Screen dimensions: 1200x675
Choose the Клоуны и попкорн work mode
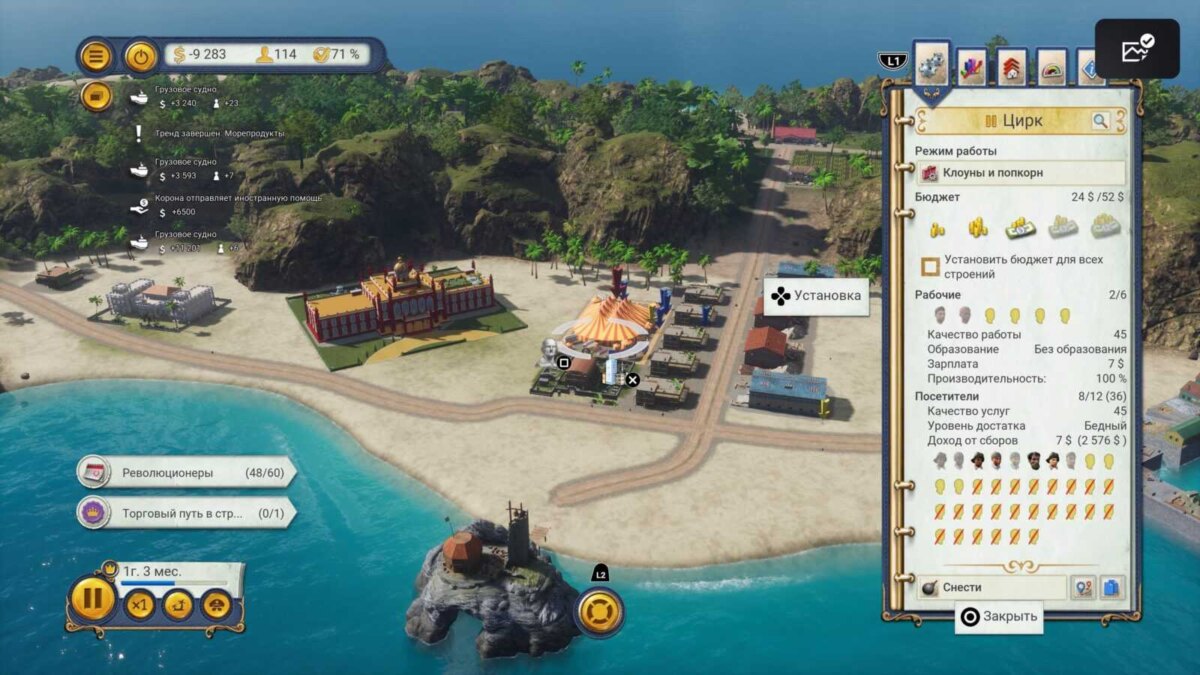click(x=1020, y=173)
